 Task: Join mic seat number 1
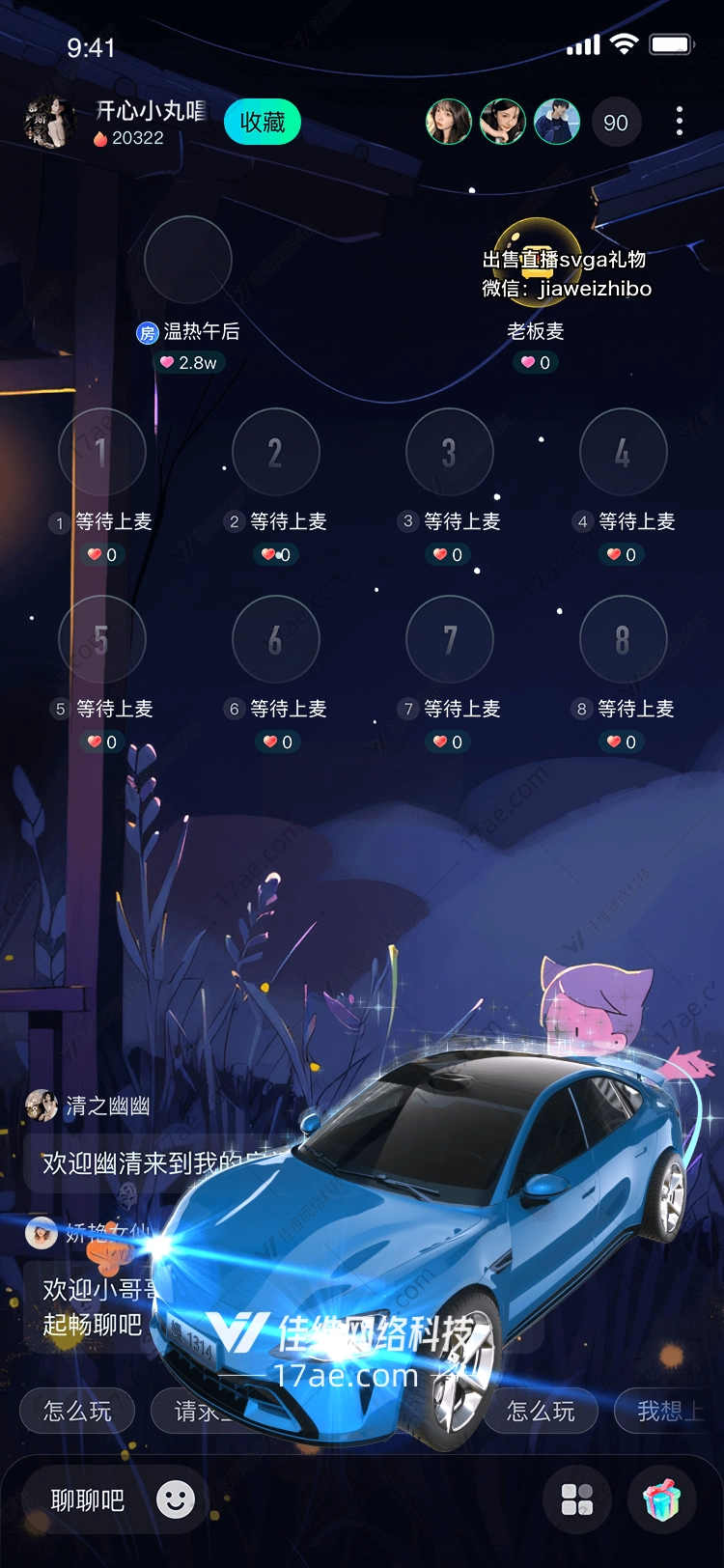point(102,452)
